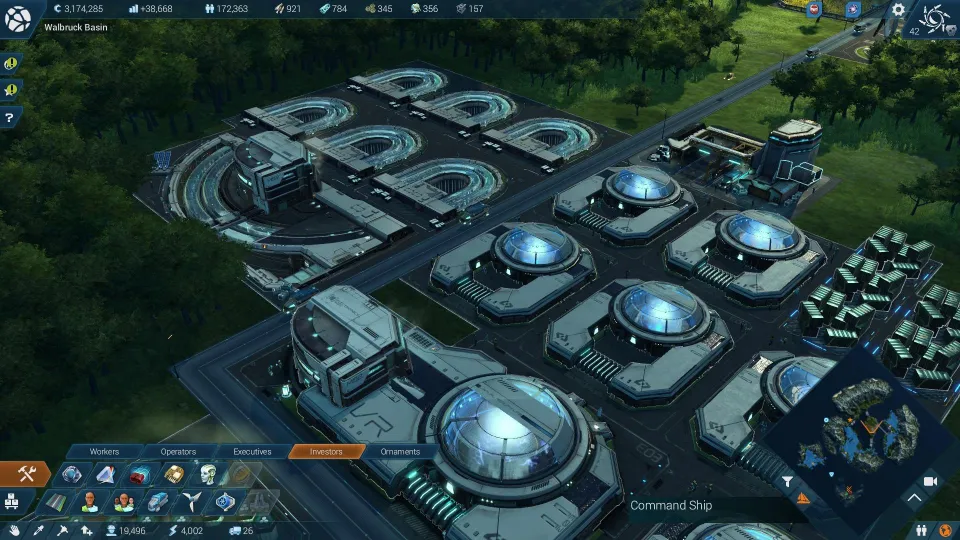Screen dimensions: 960x540
Task: Open the stacked-crates warehouse menu
Action: [x=13, y=501]
